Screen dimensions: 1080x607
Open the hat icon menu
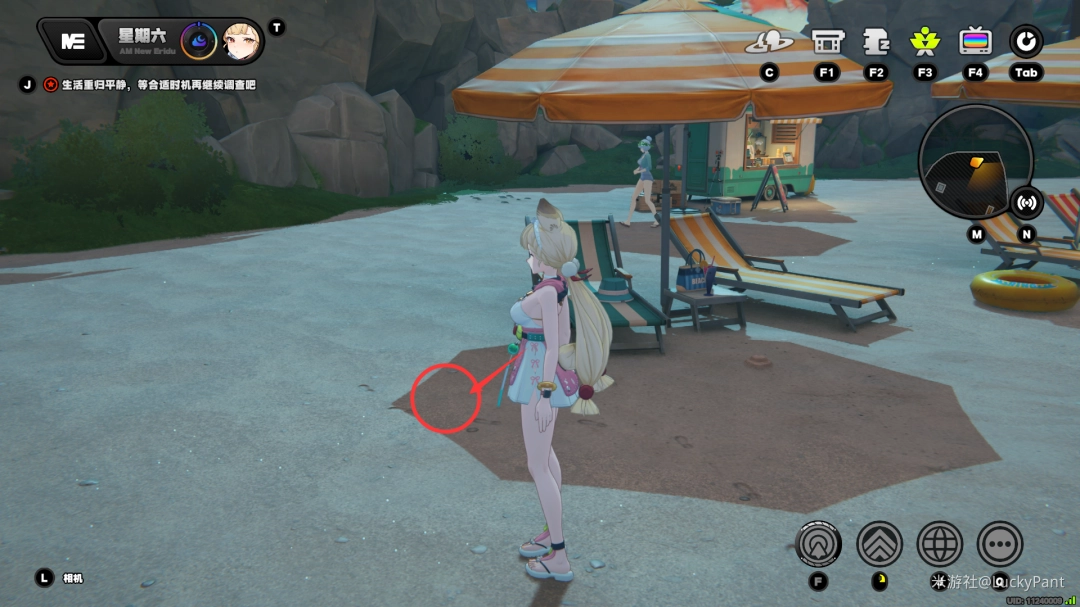(x=769, y=42)
